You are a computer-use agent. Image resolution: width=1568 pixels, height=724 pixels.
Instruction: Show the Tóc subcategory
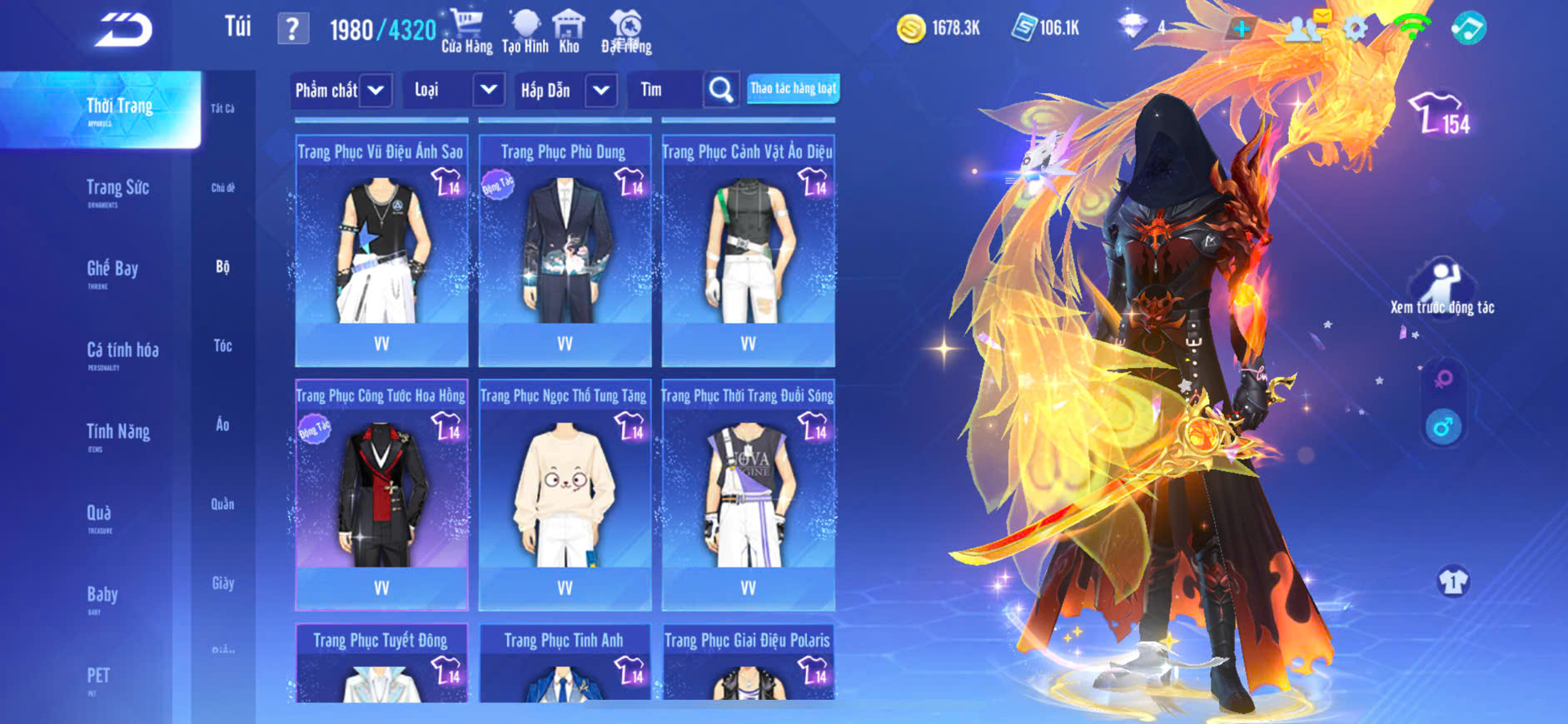click(x=222, y=345)
